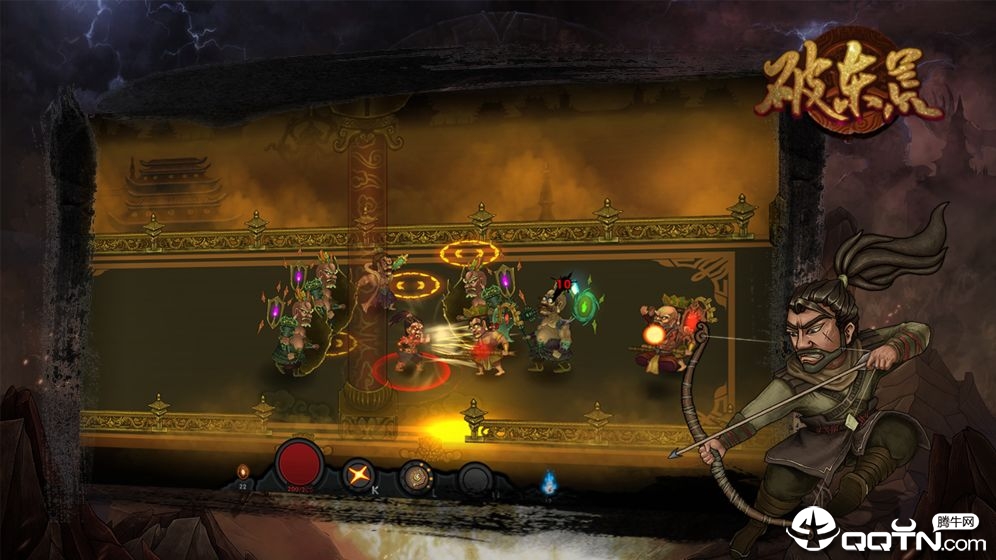Viewport: 996px width, 560px height.
Task: Use the bronze swirl shield skill
Action: [x=415, y=477]
